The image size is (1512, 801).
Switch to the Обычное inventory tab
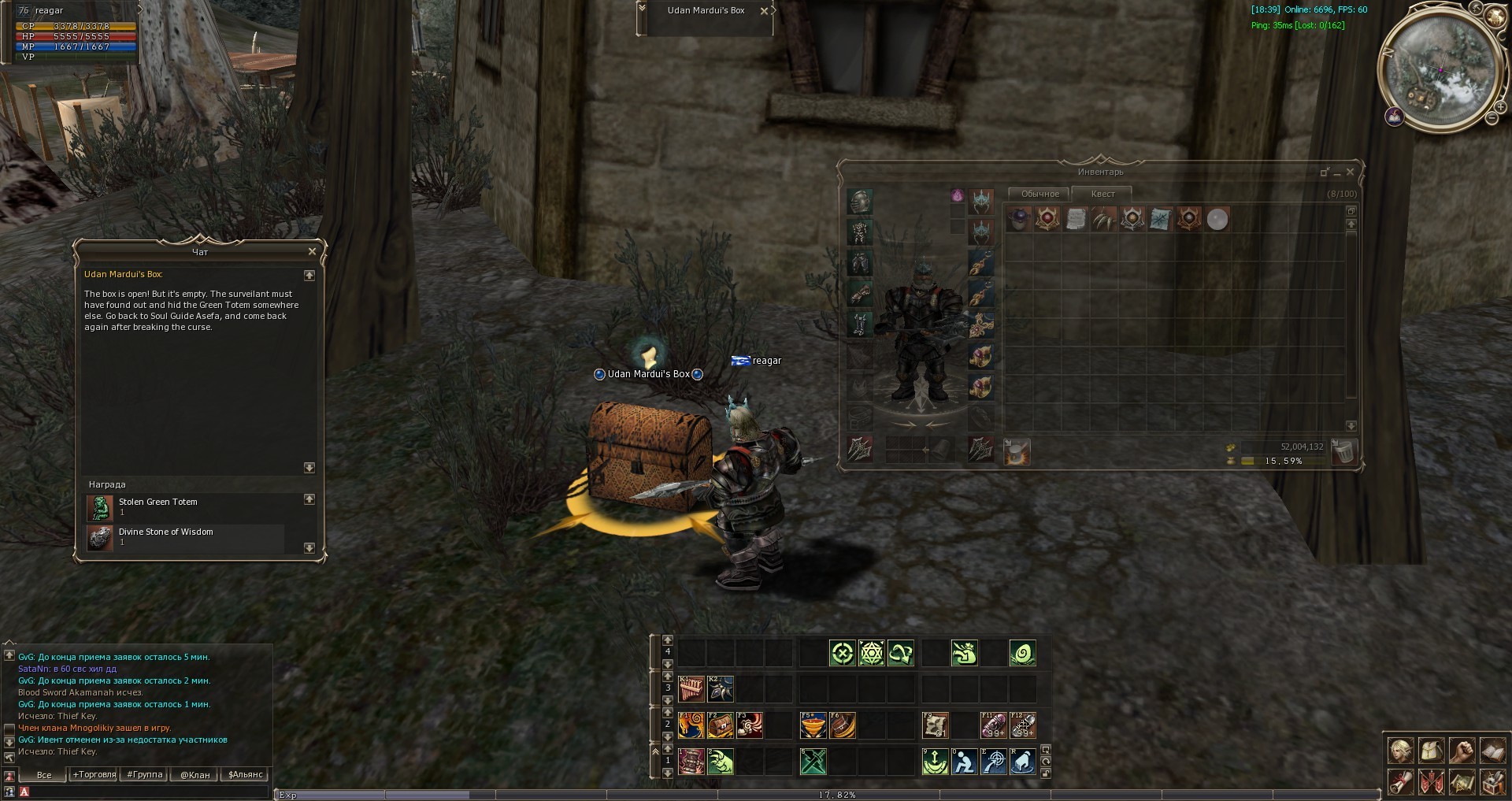point(1039,194)
